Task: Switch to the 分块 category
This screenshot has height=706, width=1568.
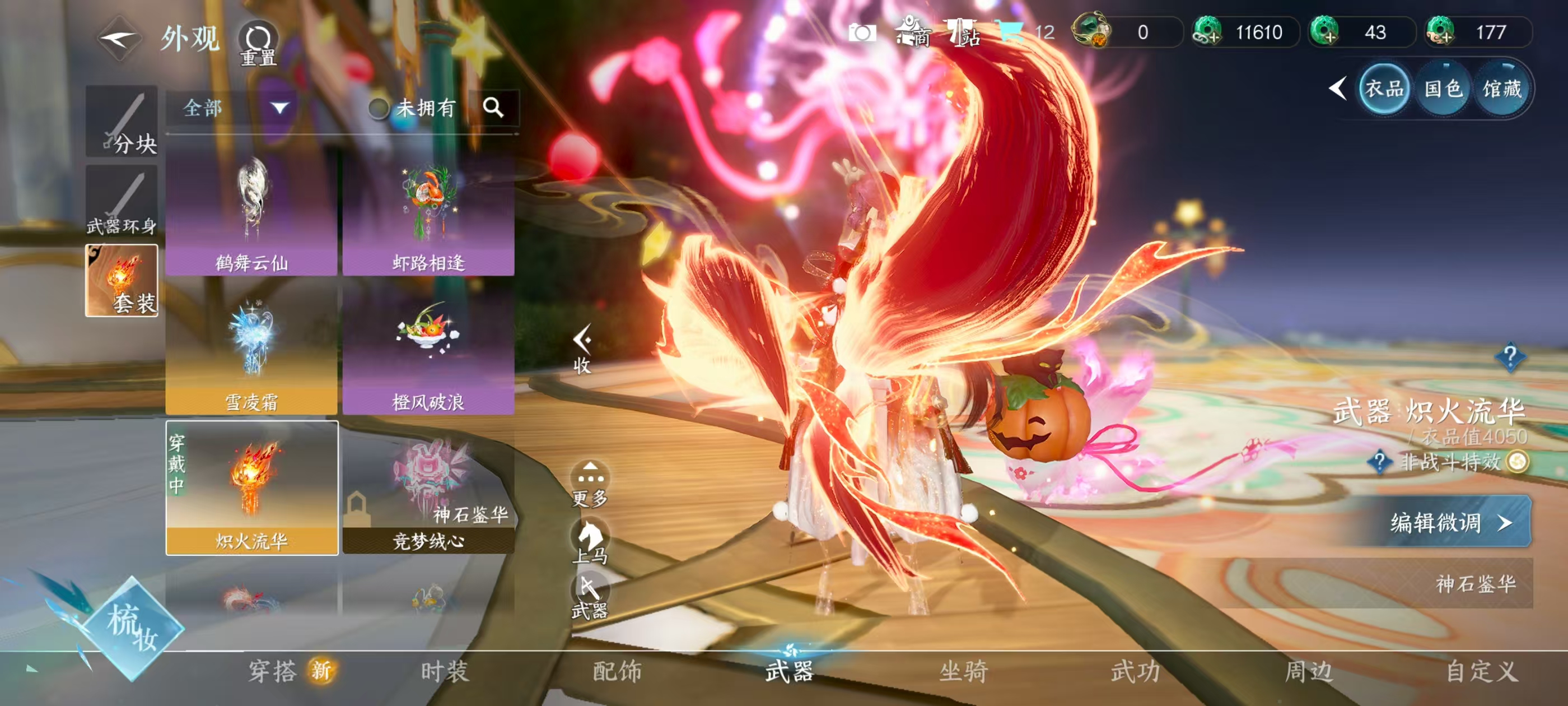Action: coord(122,122)
